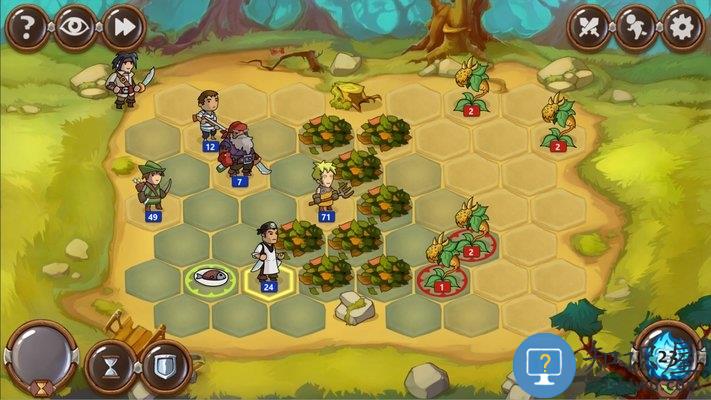The width and height of the screenshot is (711, 400).
Task: Activate the shield defend action
Action: (164, 366)
